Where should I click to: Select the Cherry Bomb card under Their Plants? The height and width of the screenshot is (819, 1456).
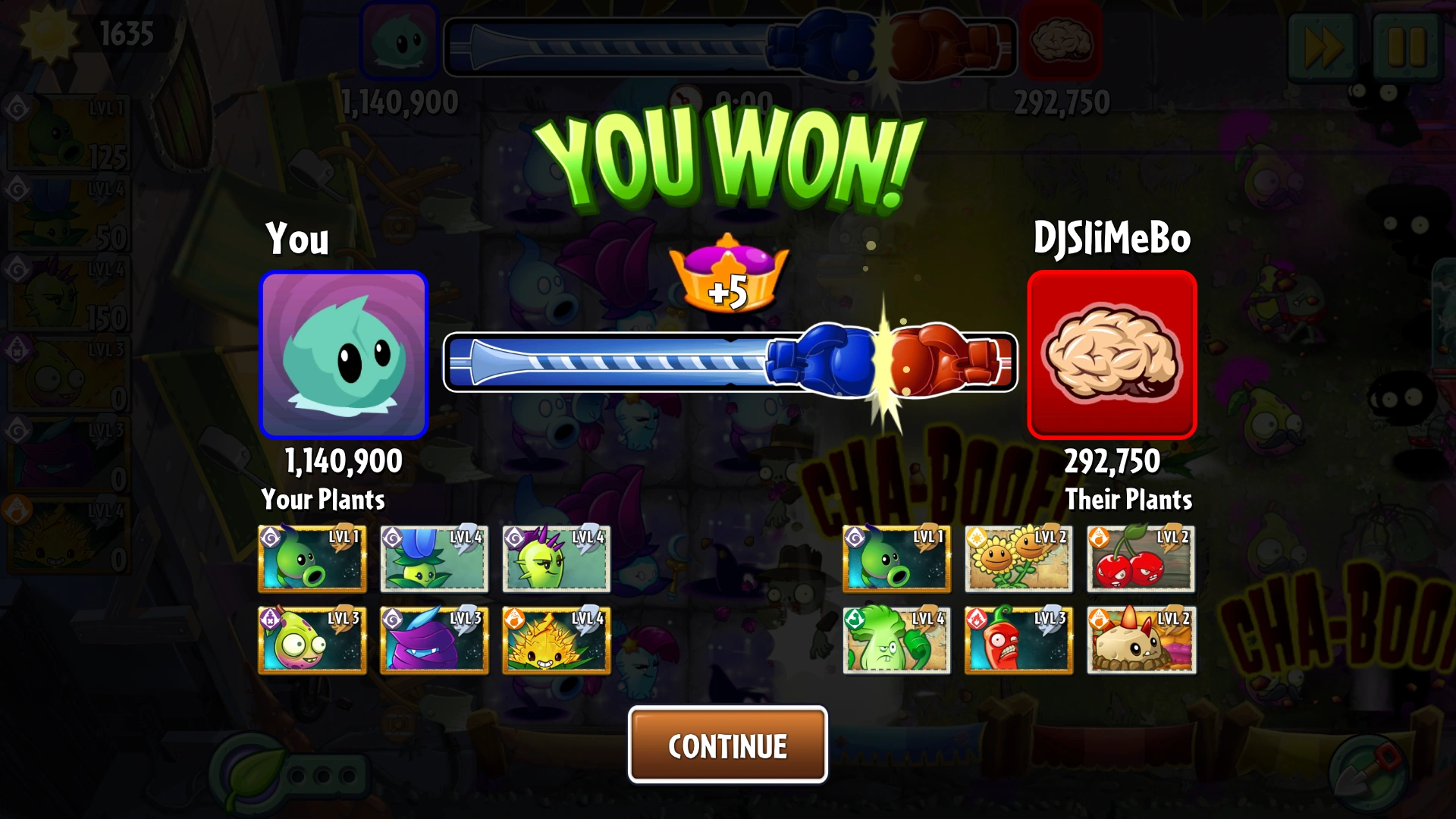pyautogui.click(x=1140, y=559)
